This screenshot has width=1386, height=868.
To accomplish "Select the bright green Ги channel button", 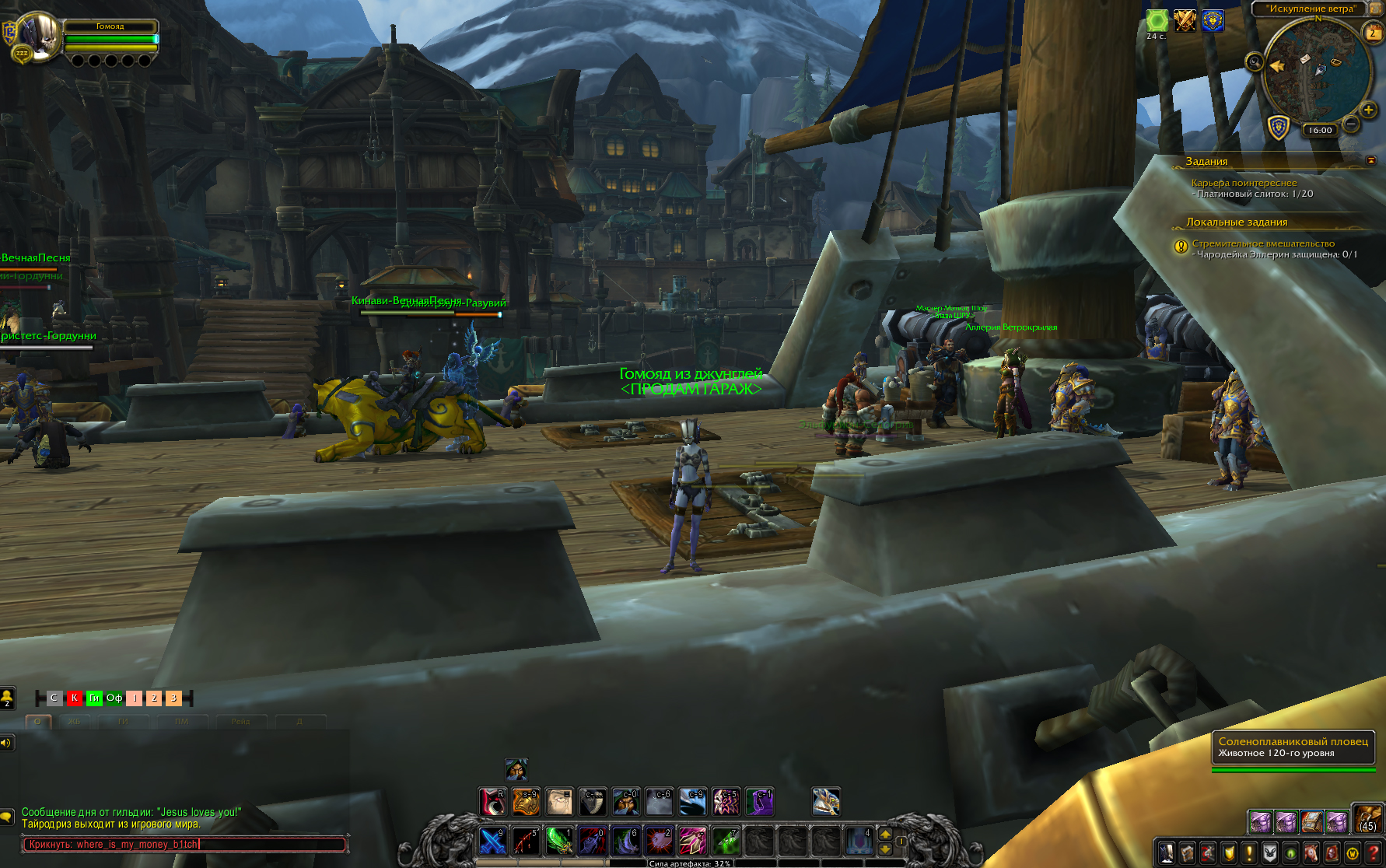I will click(94, 698).
